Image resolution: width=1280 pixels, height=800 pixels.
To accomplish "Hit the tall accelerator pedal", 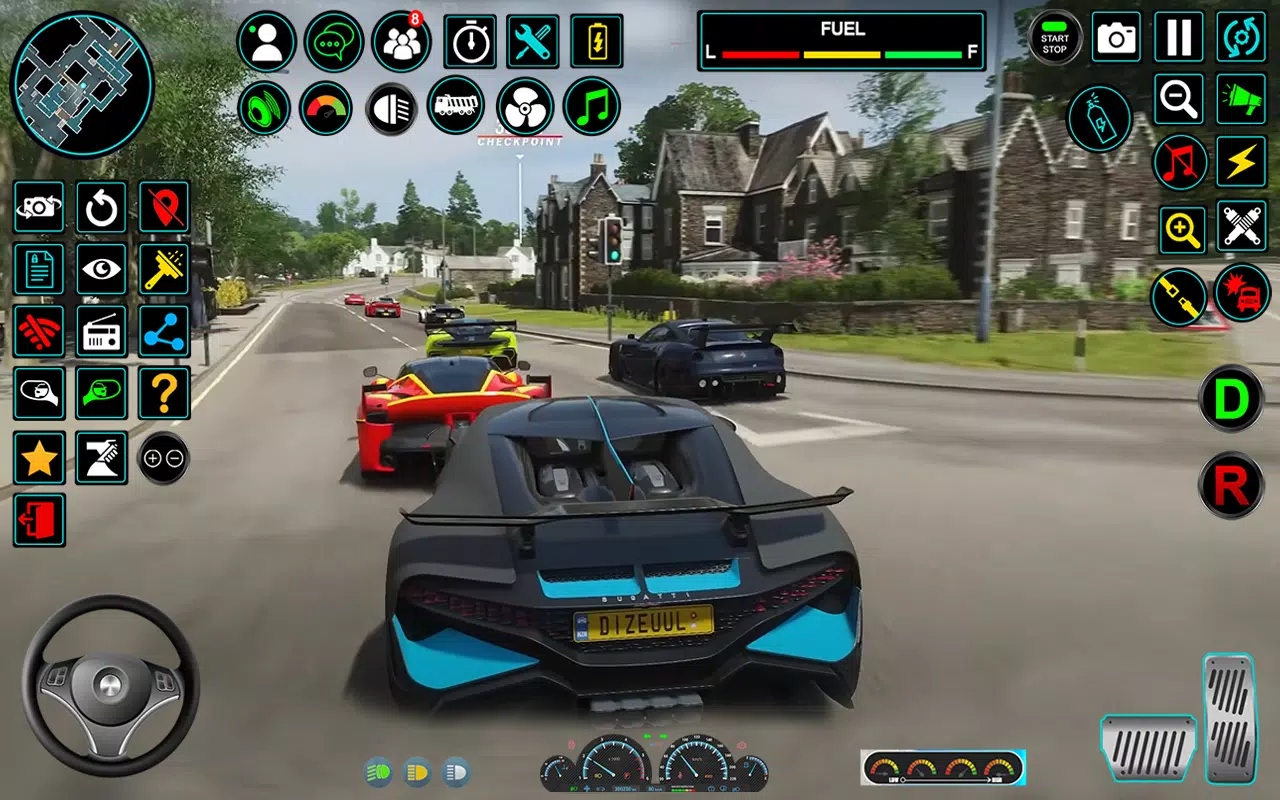I will coord(1229,716).
